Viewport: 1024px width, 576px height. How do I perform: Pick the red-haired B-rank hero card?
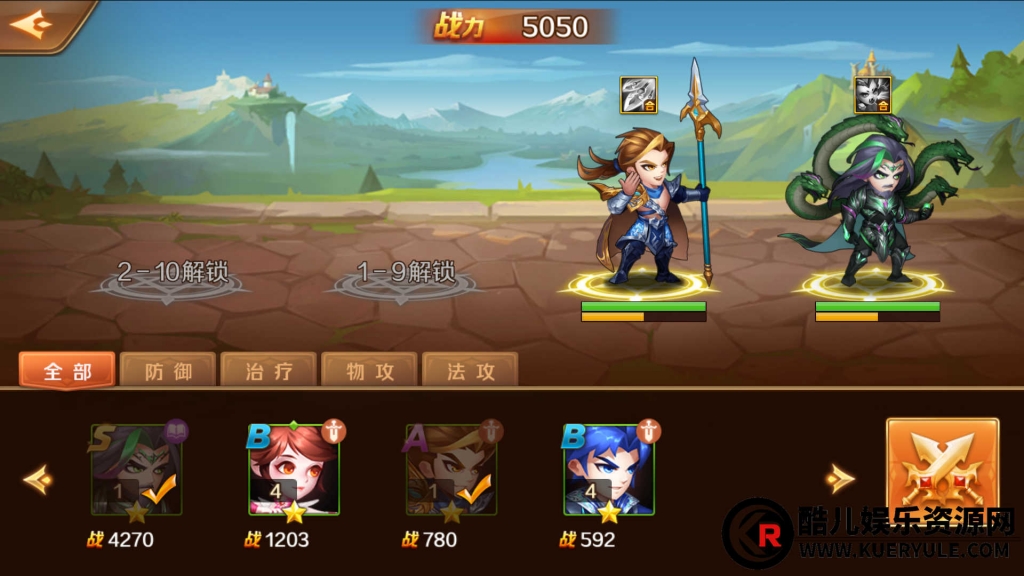click(x=294, y=470)
